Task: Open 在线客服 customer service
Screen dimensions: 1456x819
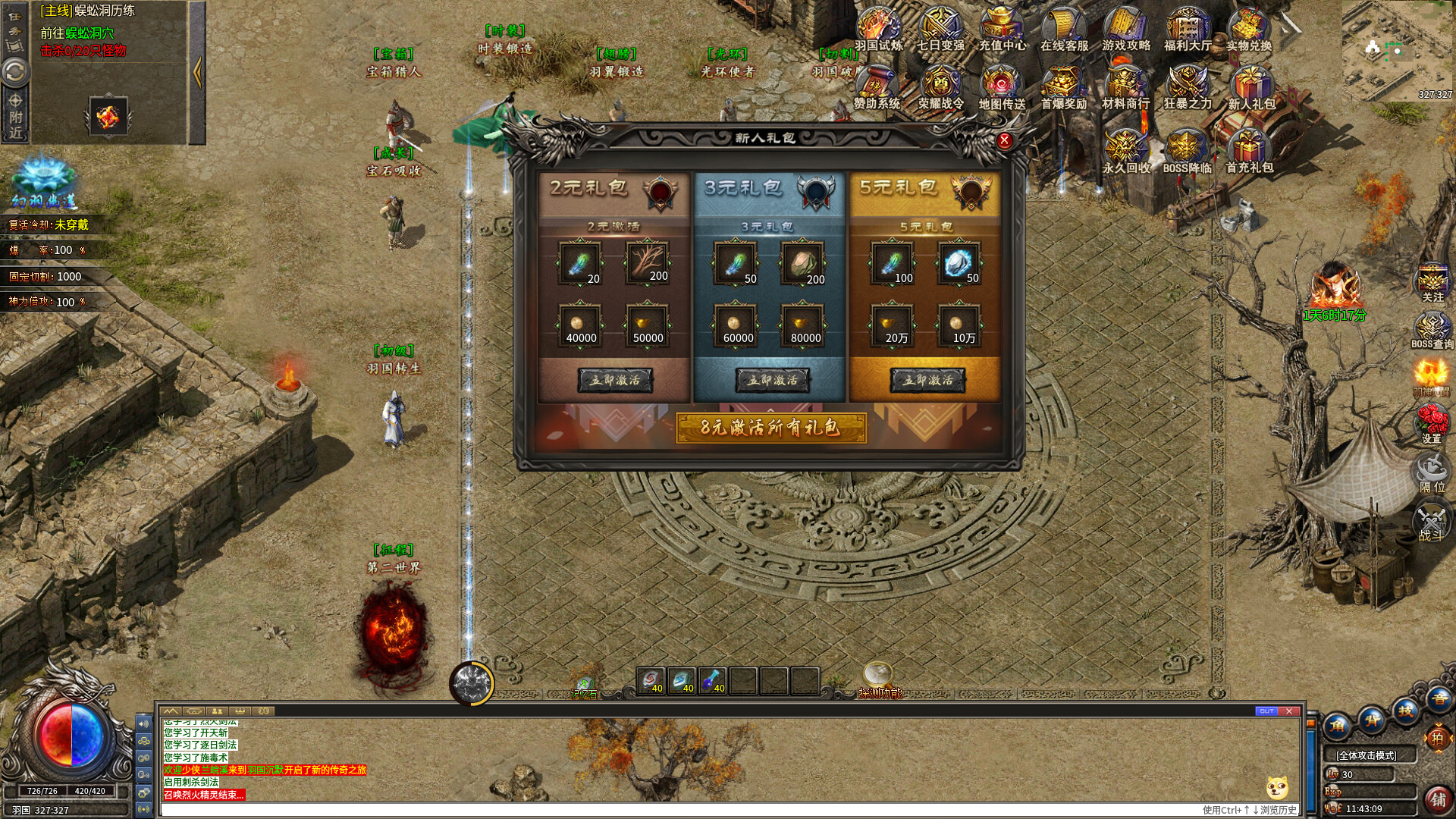Action: 1064,29
